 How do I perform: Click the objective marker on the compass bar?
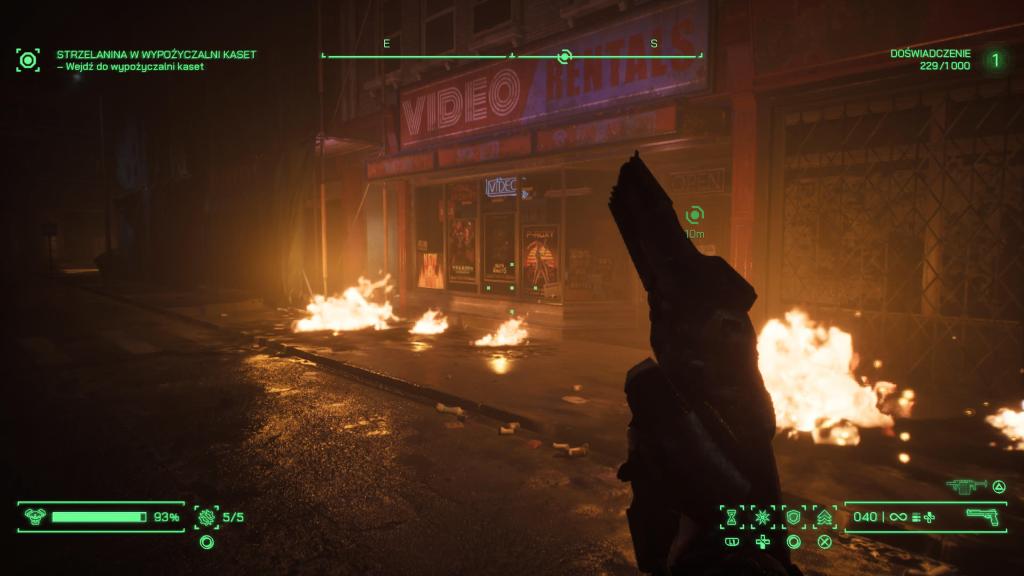tap(564, 57)
